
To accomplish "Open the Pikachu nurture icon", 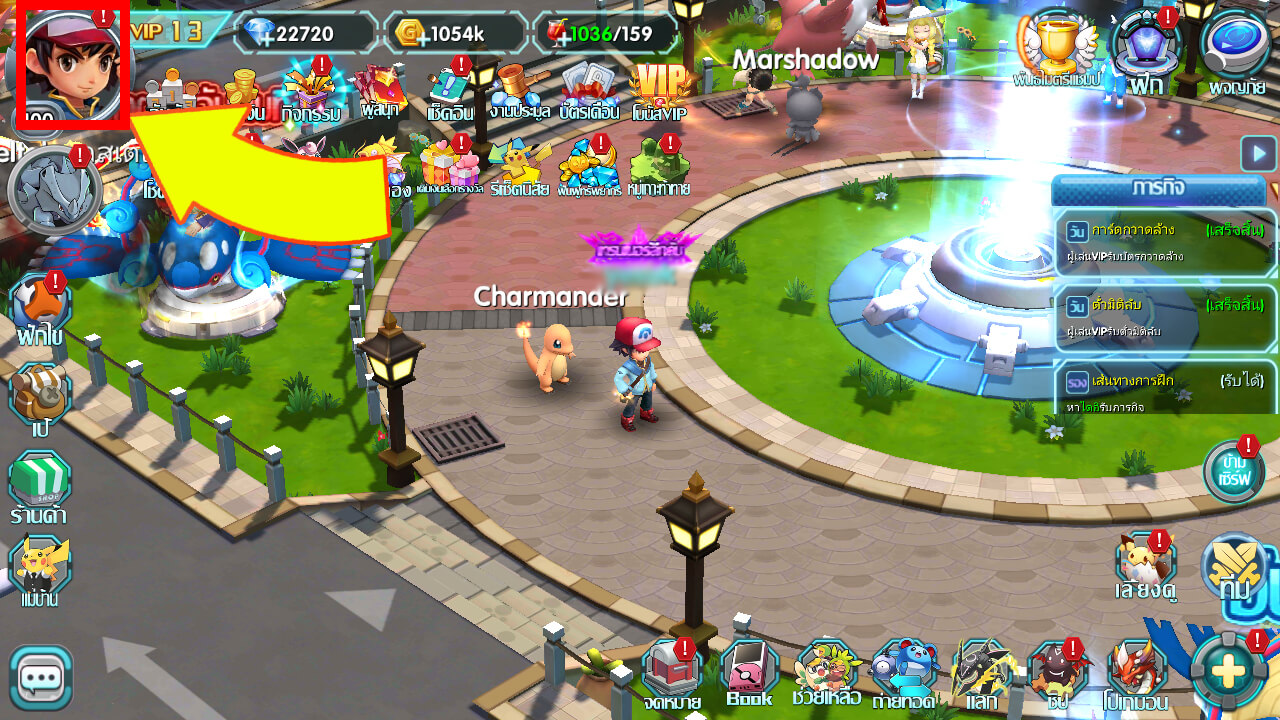I will point(1146,567).
